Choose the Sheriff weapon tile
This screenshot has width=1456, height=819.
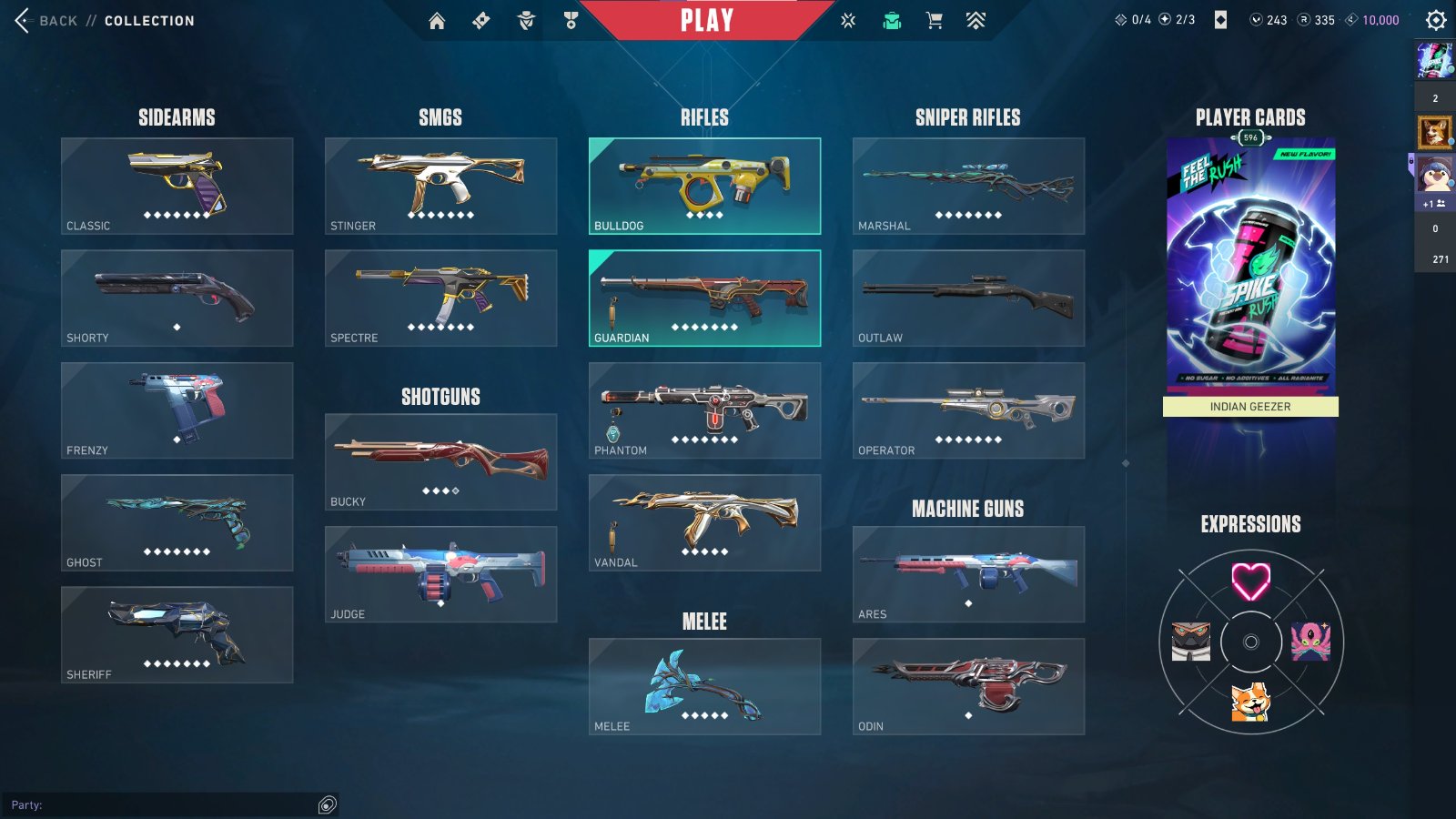point(177,634)
